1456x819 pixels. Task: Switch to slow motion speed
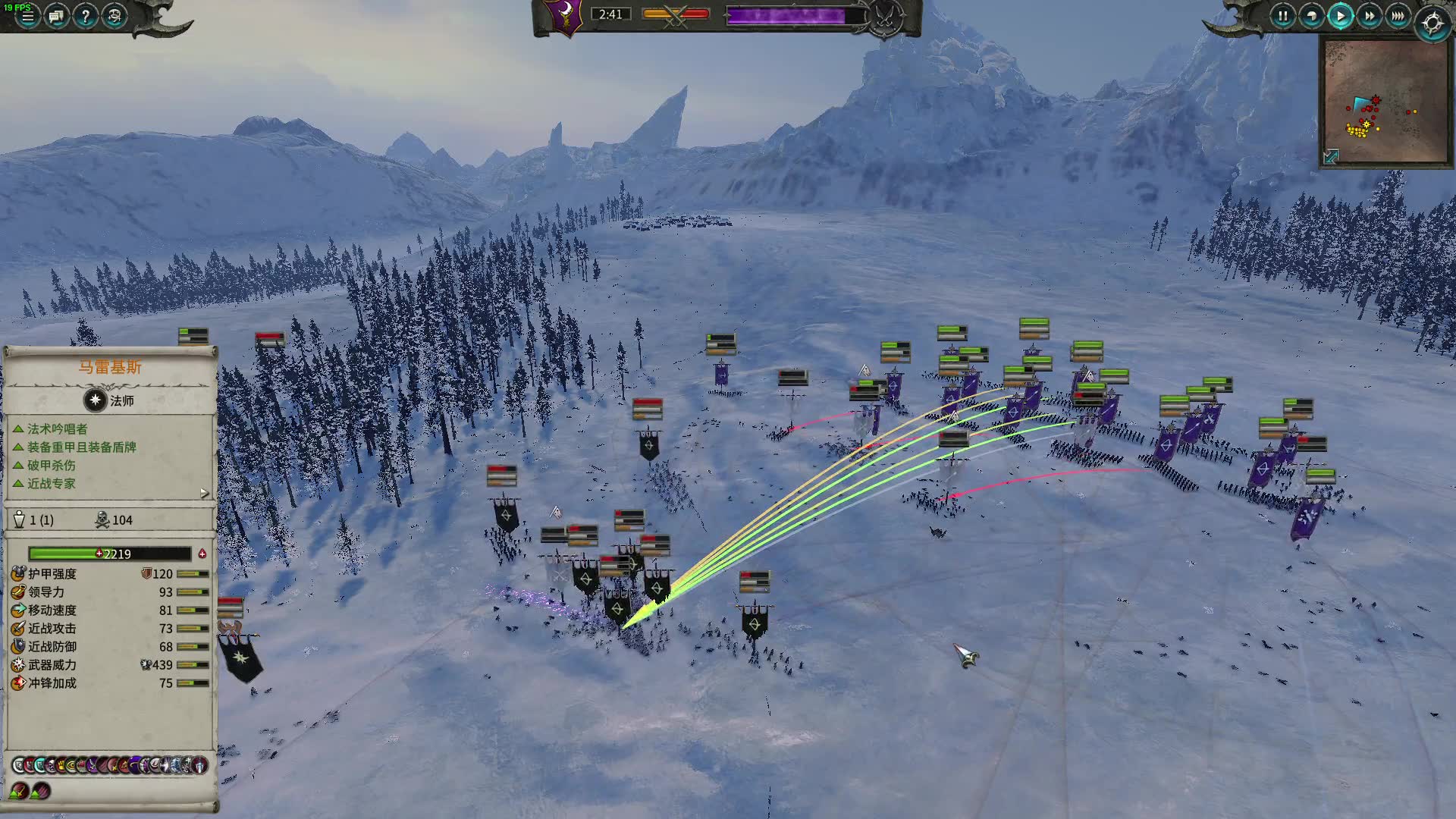click(x=1311, y=16)
